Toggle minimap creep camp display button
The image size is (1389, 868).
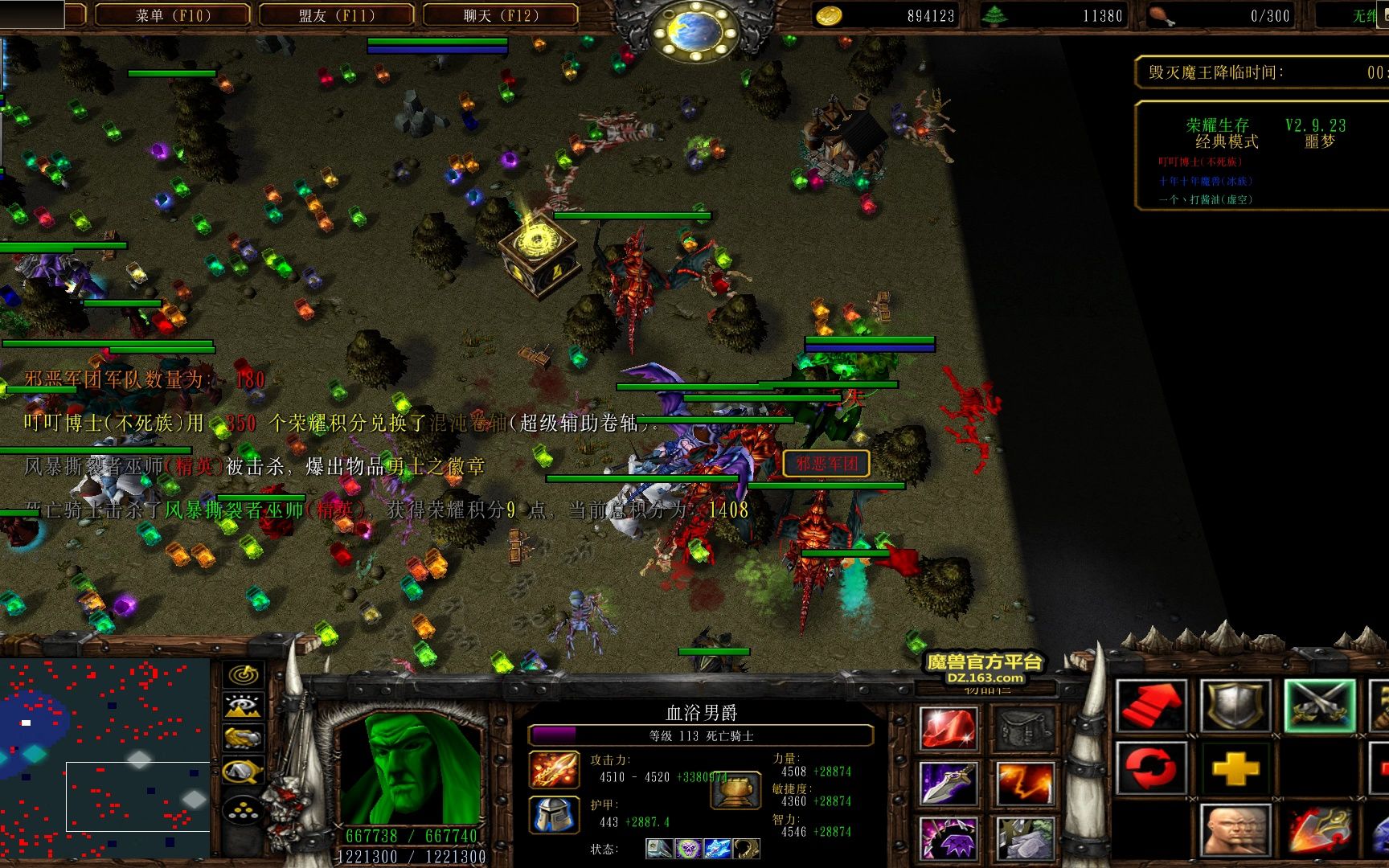[x=243, y=772]
